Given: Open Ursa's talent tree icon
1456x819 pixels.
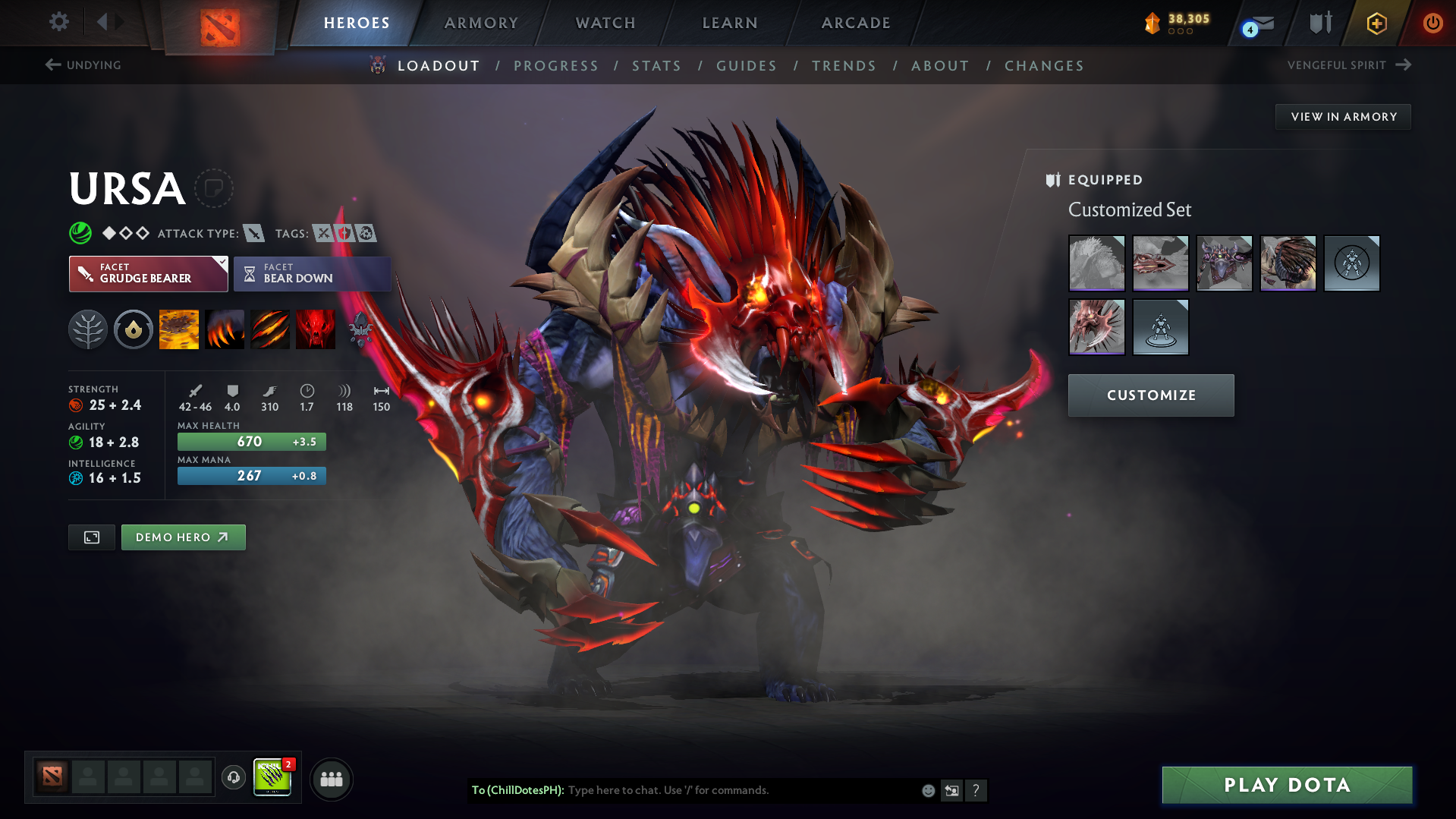Looking at the screenshot, I should (88, 329).
